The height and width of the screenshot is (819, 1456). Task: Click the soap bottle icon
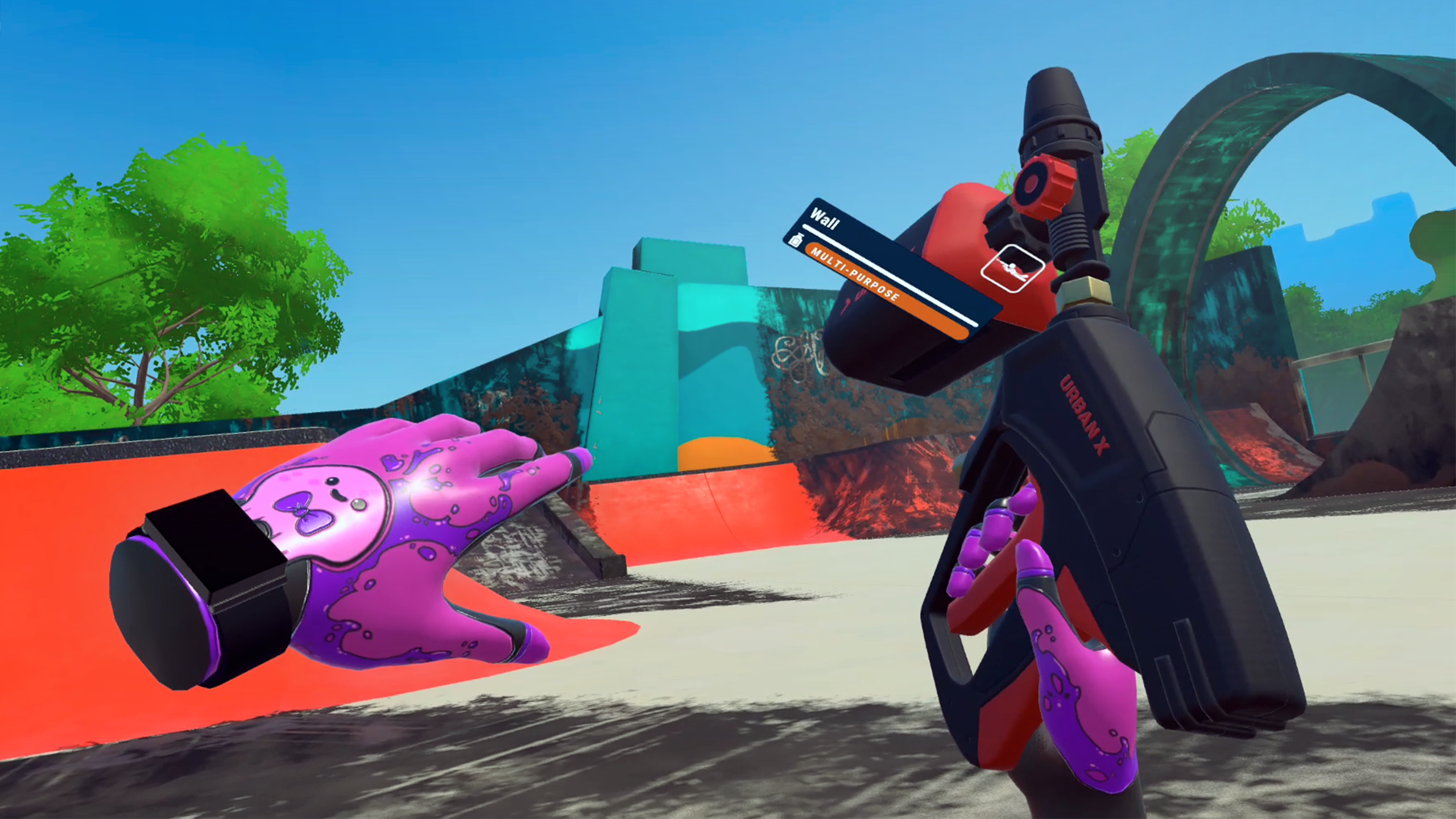pyautogui.click(x=795, y=239)
